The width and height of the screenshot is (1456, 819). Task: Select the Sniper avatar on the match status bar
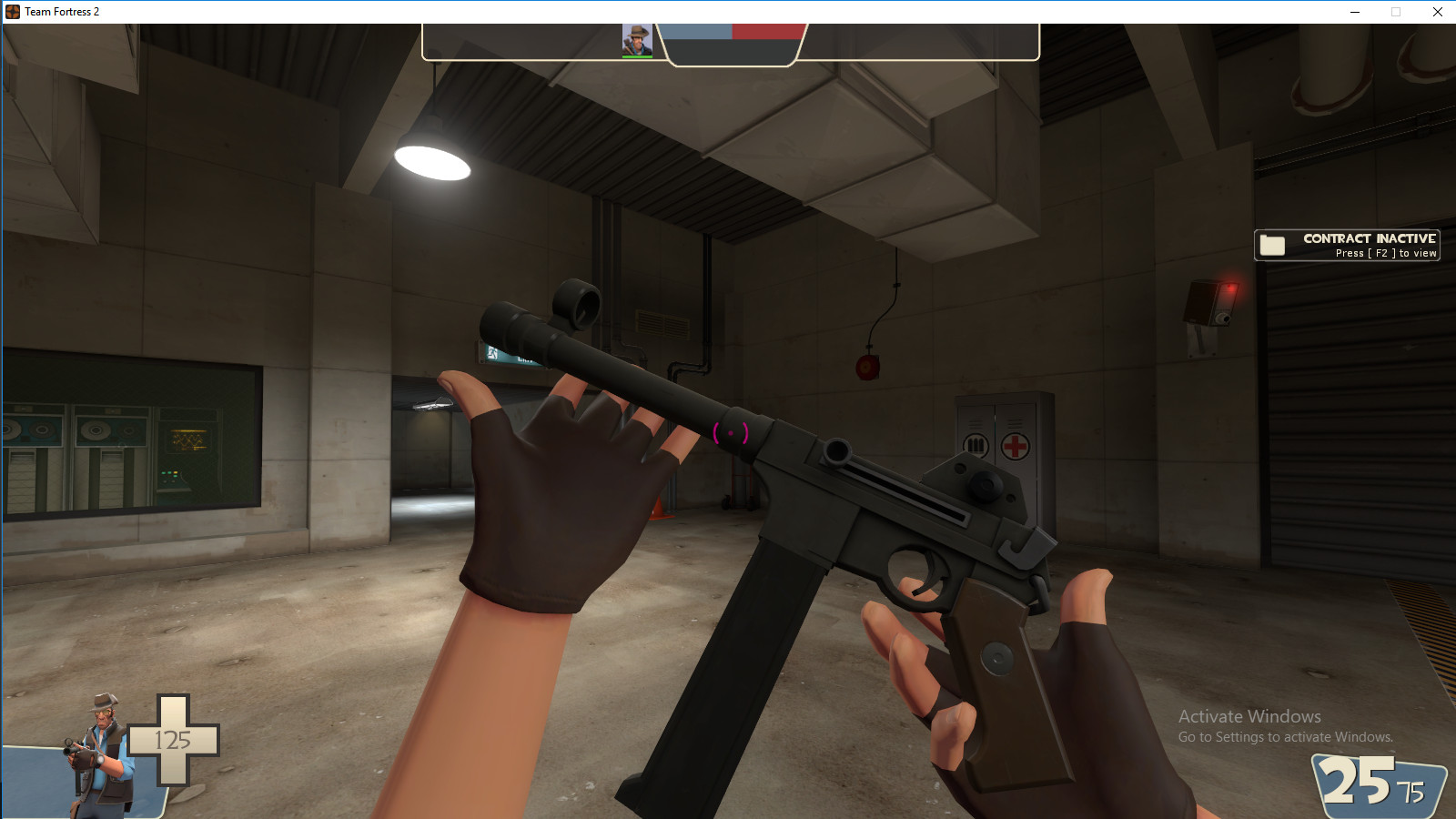[639, 40]
